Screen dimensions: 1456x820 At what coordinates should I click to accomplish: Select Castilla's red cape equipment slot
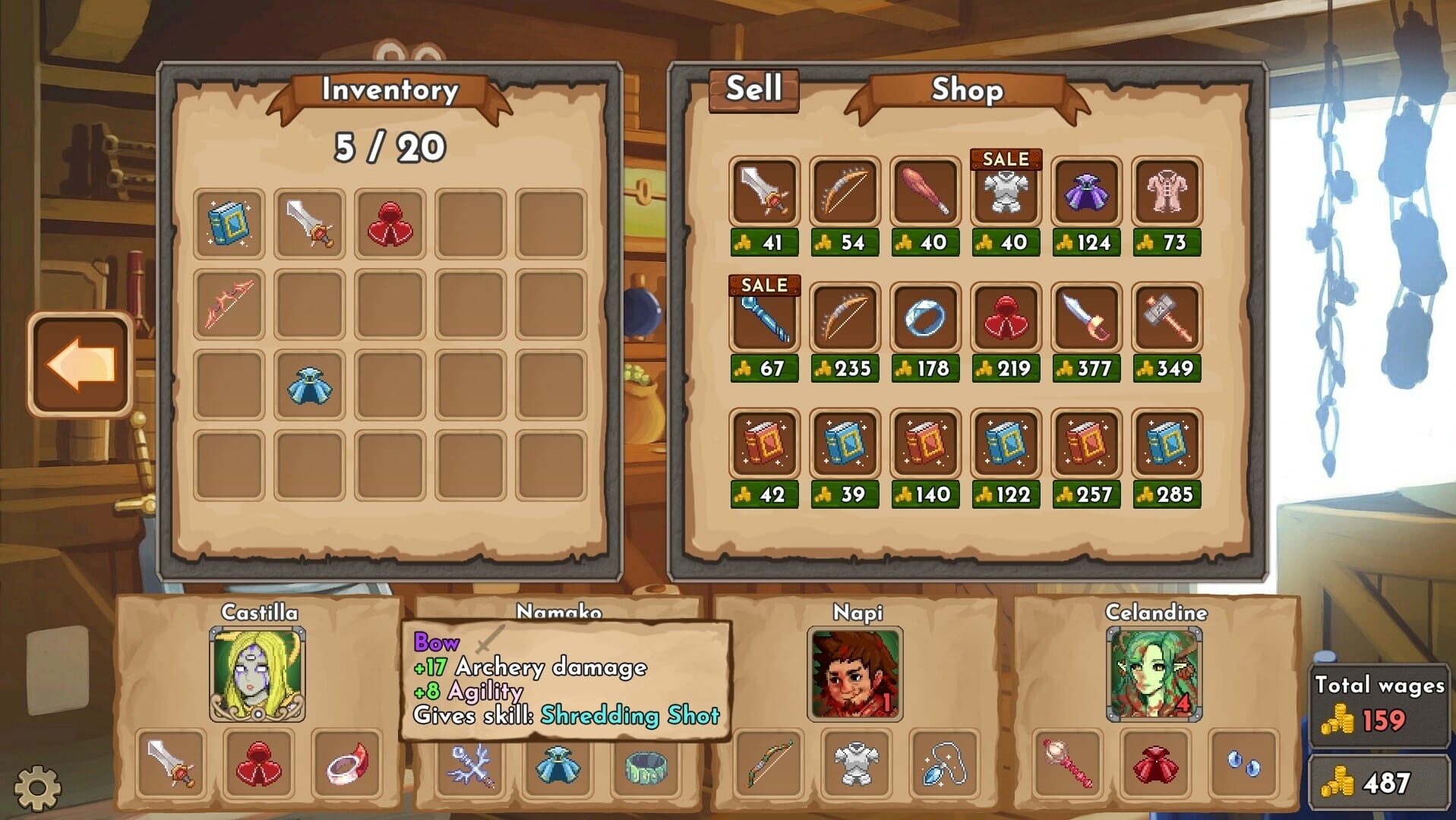[258, 767]
